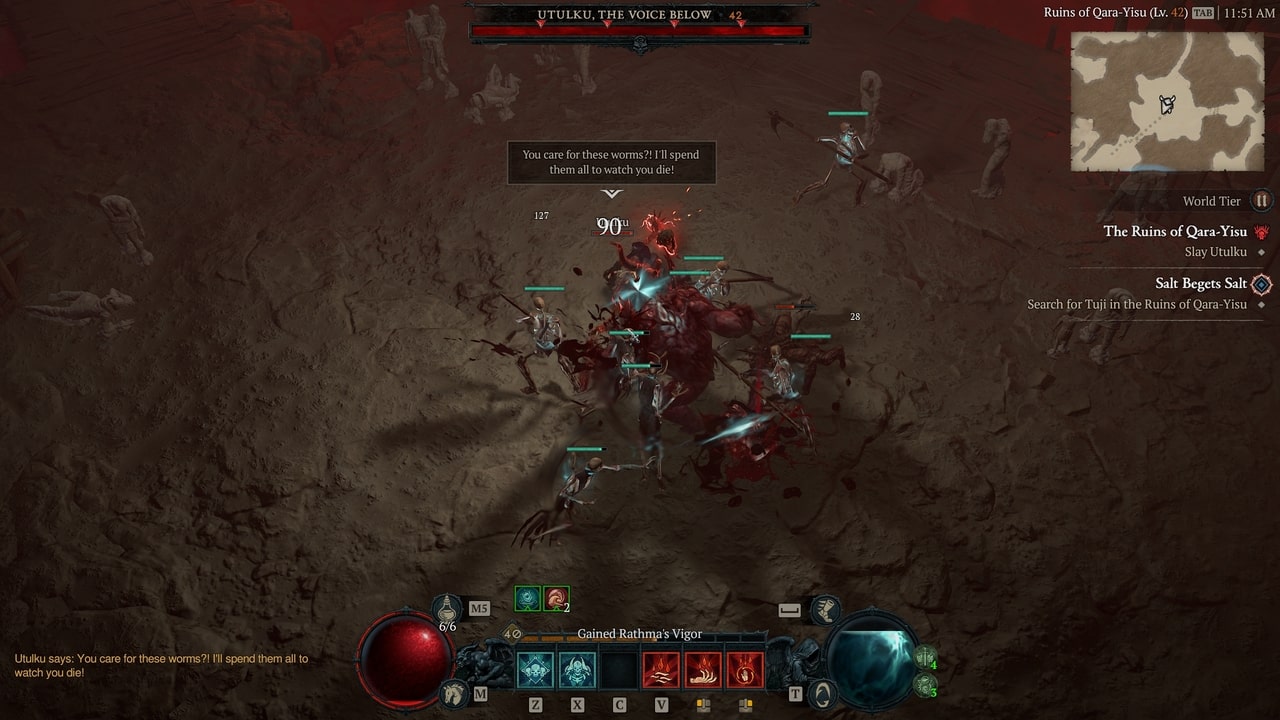This screenshot has width=1280, height=720.
Task: Summon your mount via the horse icon
Action: click(454, 692)
